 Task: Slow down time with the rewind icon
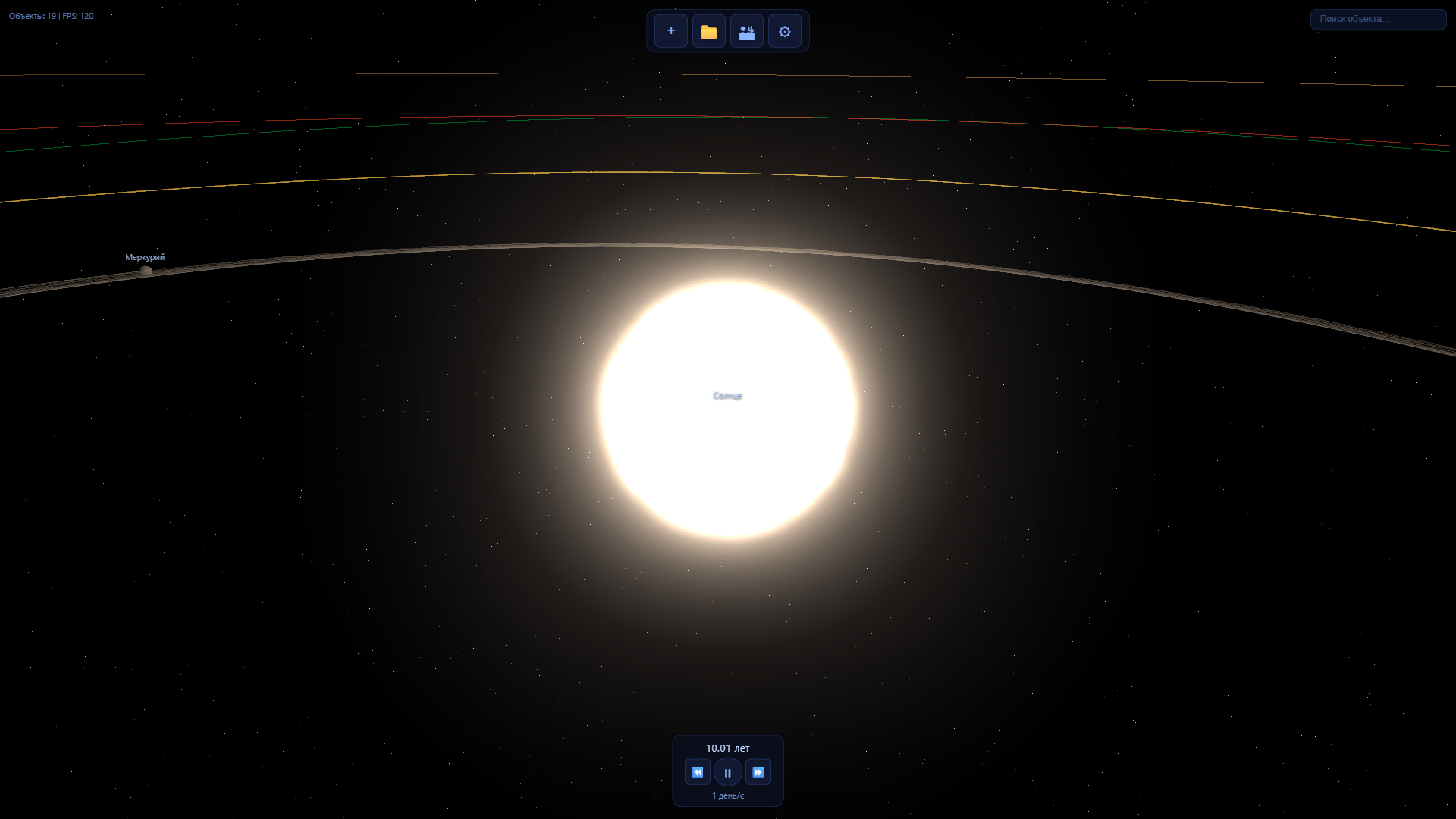(x=697, y=771)
